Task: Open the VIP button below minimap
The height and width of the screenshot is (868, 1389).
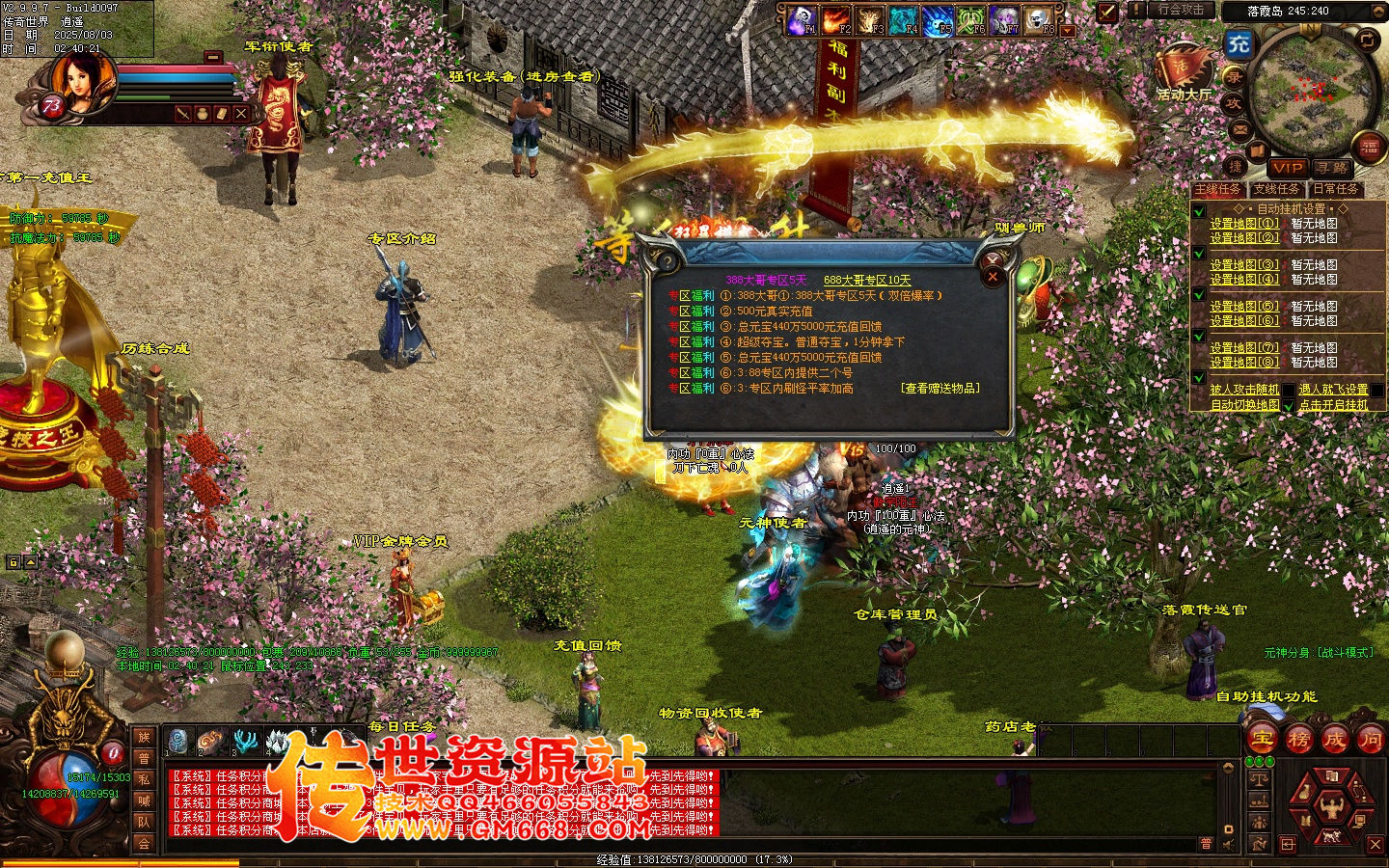Action: pos(1288,168)
